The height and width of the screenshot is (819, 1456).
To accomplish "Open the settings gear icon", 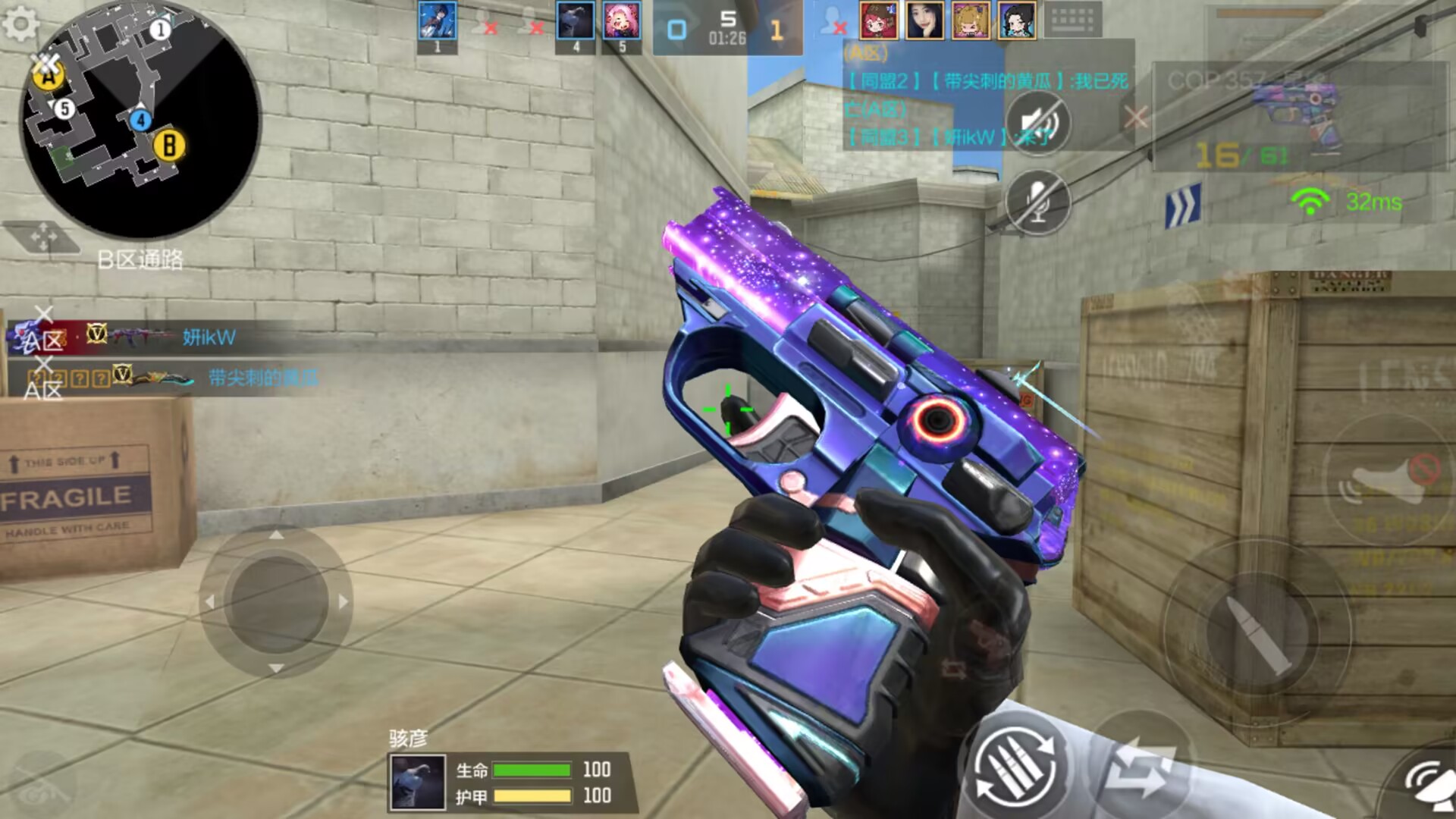I will pyautogui.click(x=20, y=24).
